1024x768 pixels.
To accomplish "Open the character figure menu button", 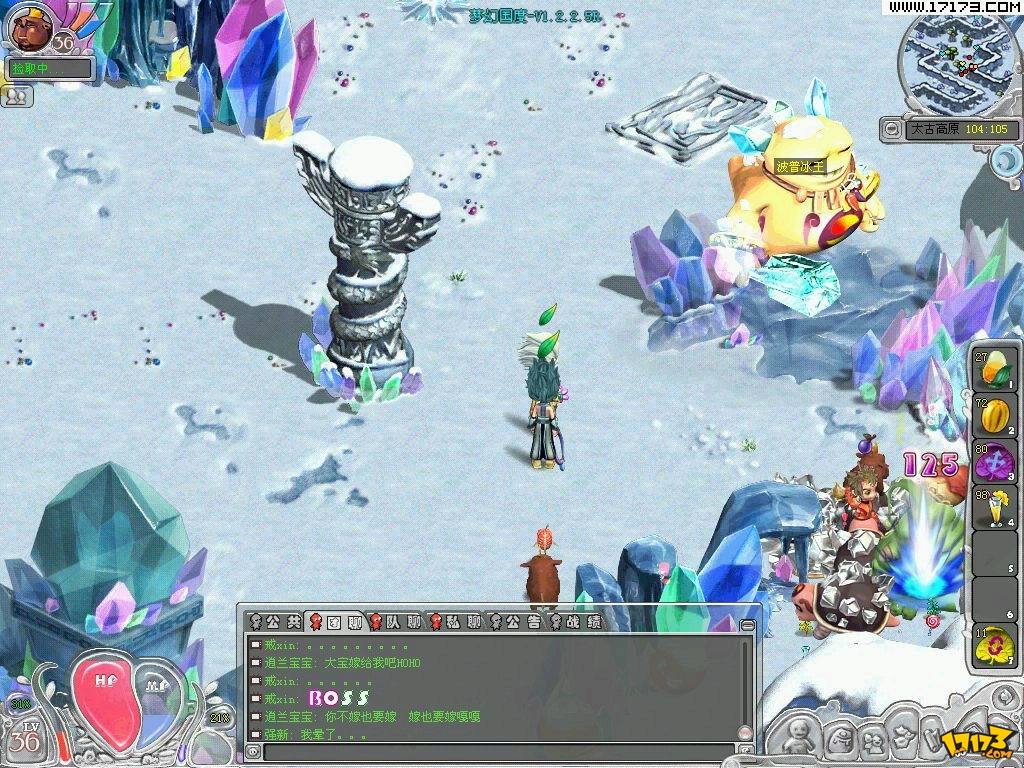I will click(x=798, y=738).
